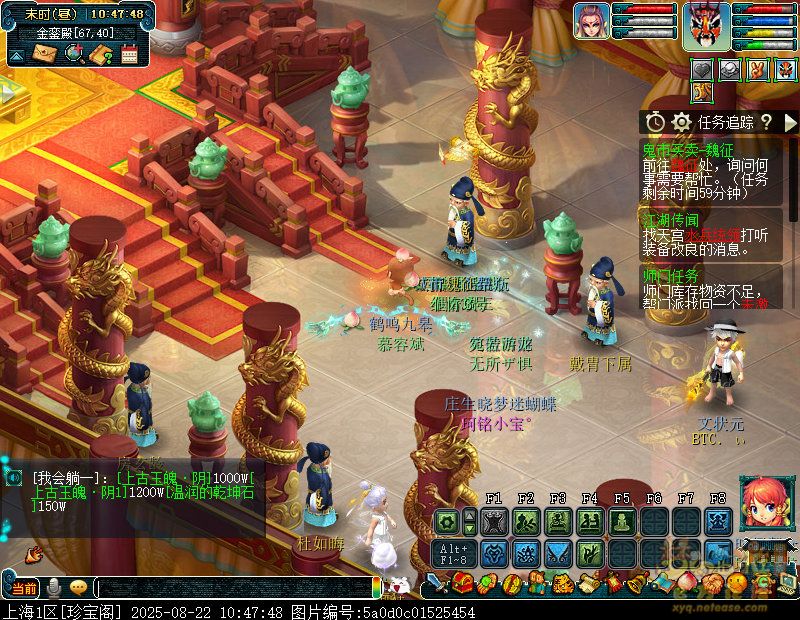Open the calendar icon
This screenshot has height=620, width=800.
[x=129, y=53]
